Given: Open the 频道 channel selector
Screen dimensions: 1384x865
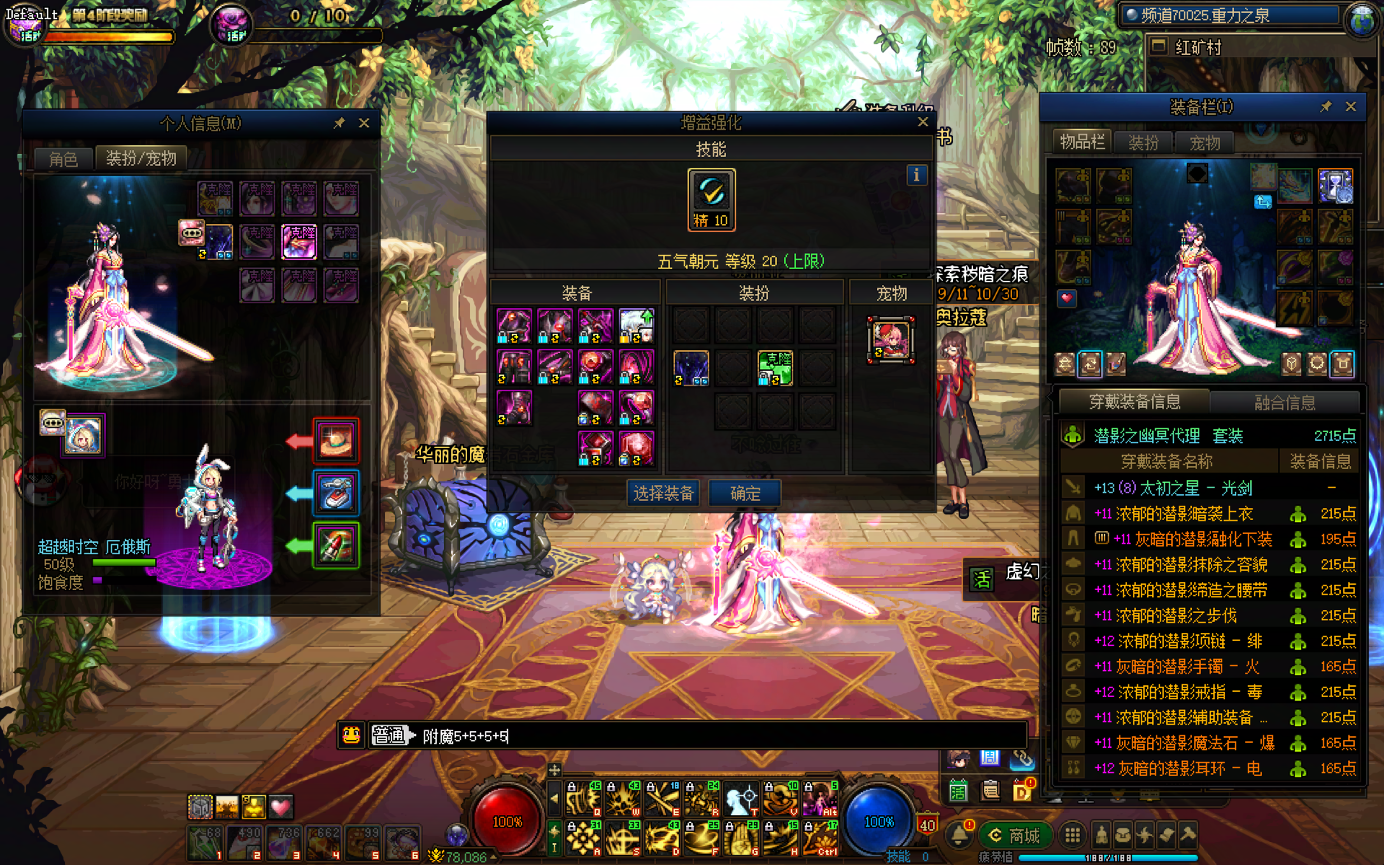Looking at the screenshot, I should (1230, 15).
